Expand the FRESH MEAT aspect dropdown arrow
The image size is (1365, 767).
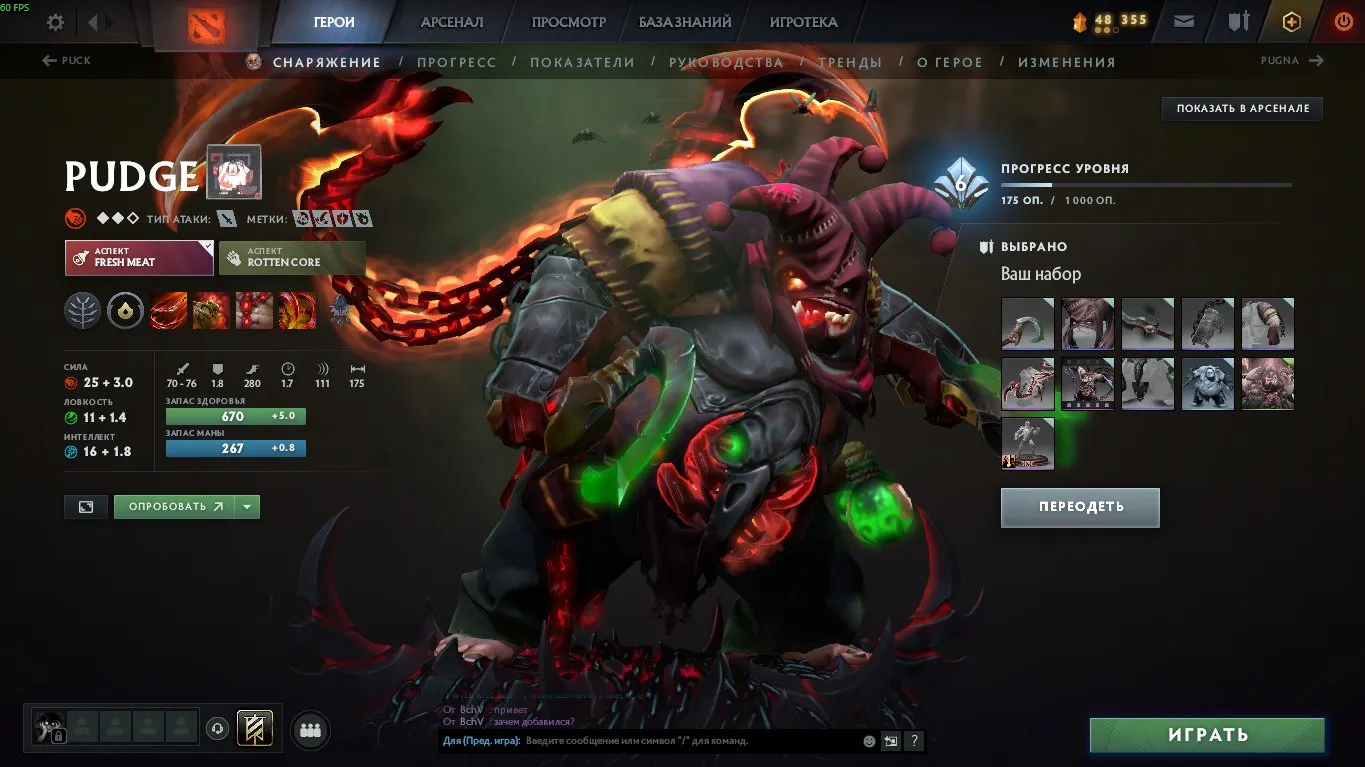click(208, 245)
